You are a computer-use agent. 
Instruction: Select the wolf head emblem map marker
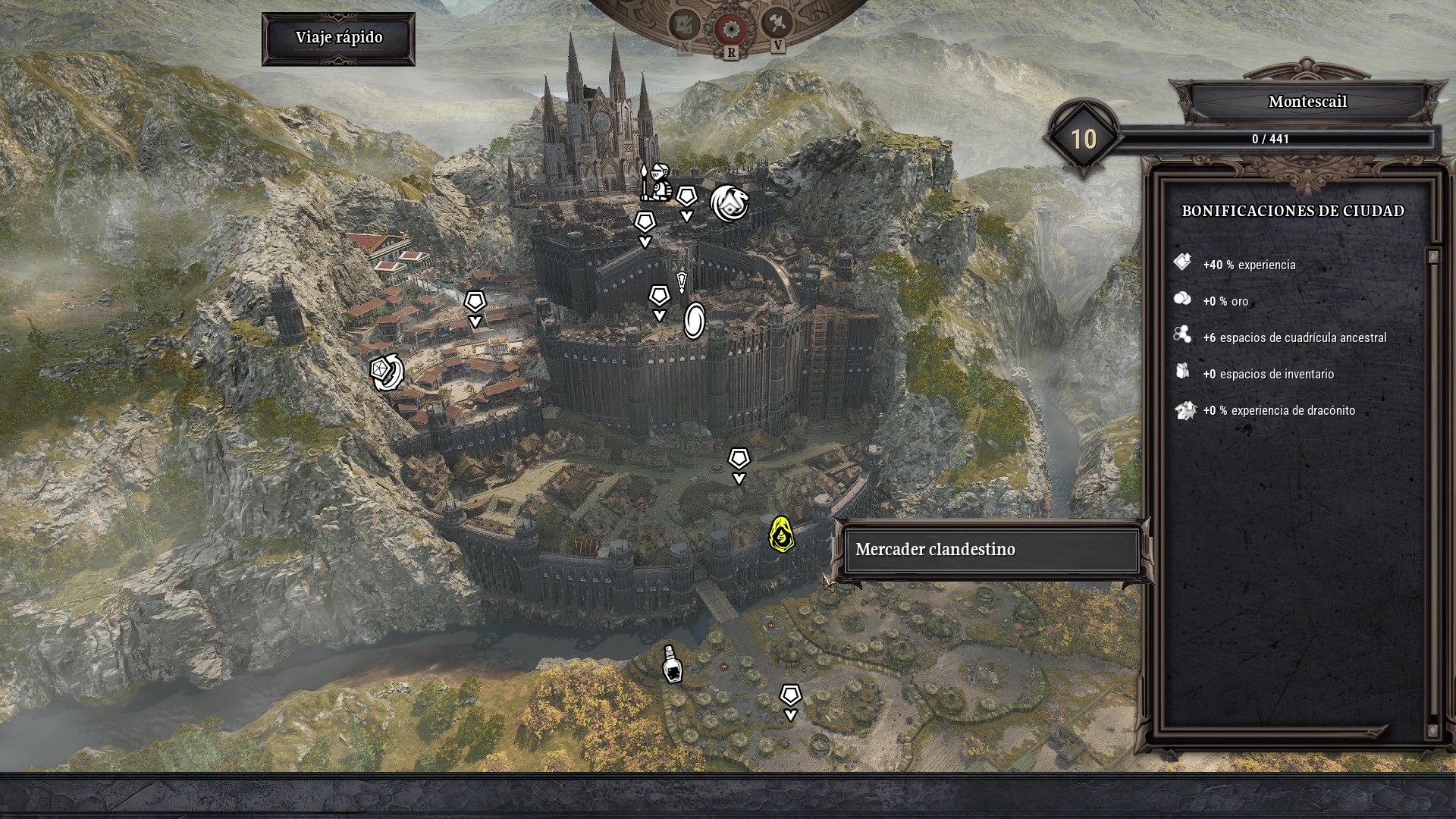point(730,203)
